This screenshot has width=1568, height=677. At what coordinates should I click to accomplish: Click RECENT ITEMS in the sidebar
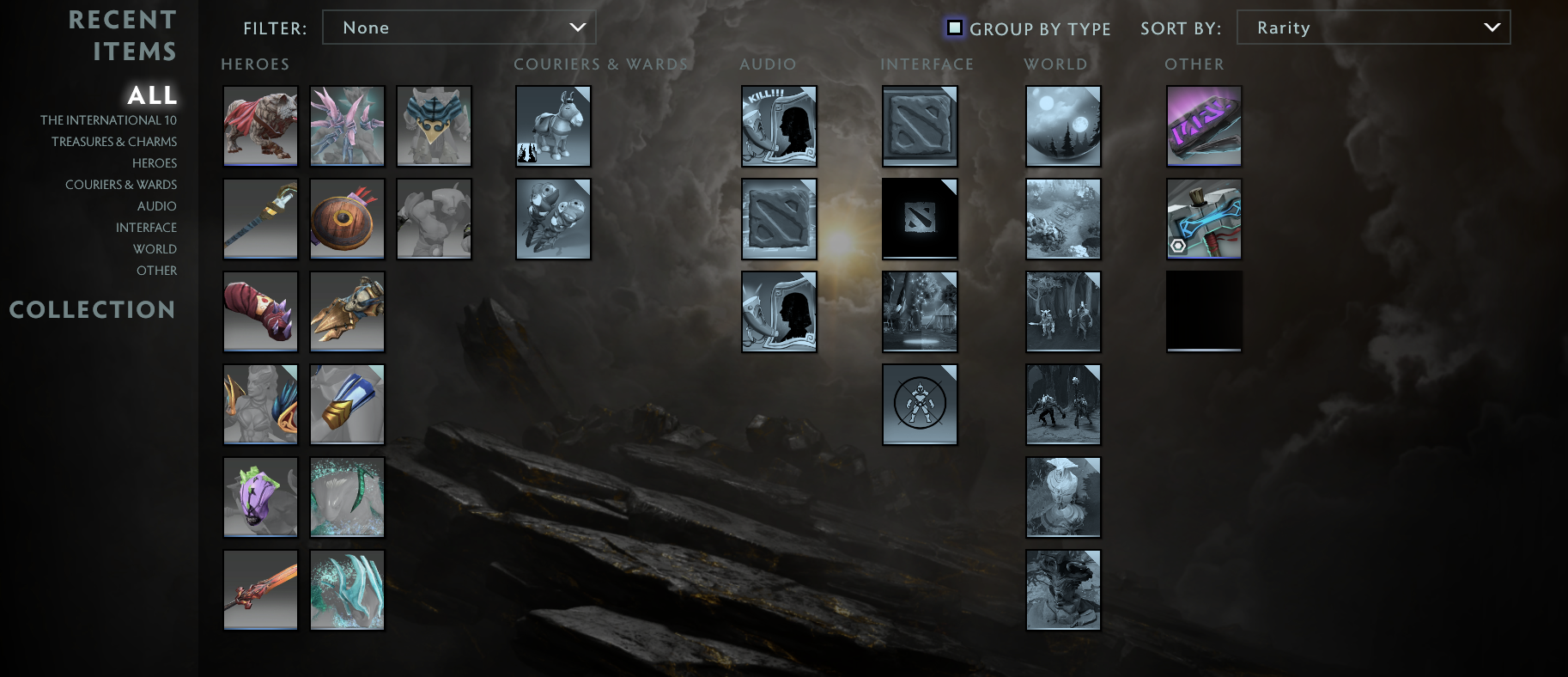point(122,37)
